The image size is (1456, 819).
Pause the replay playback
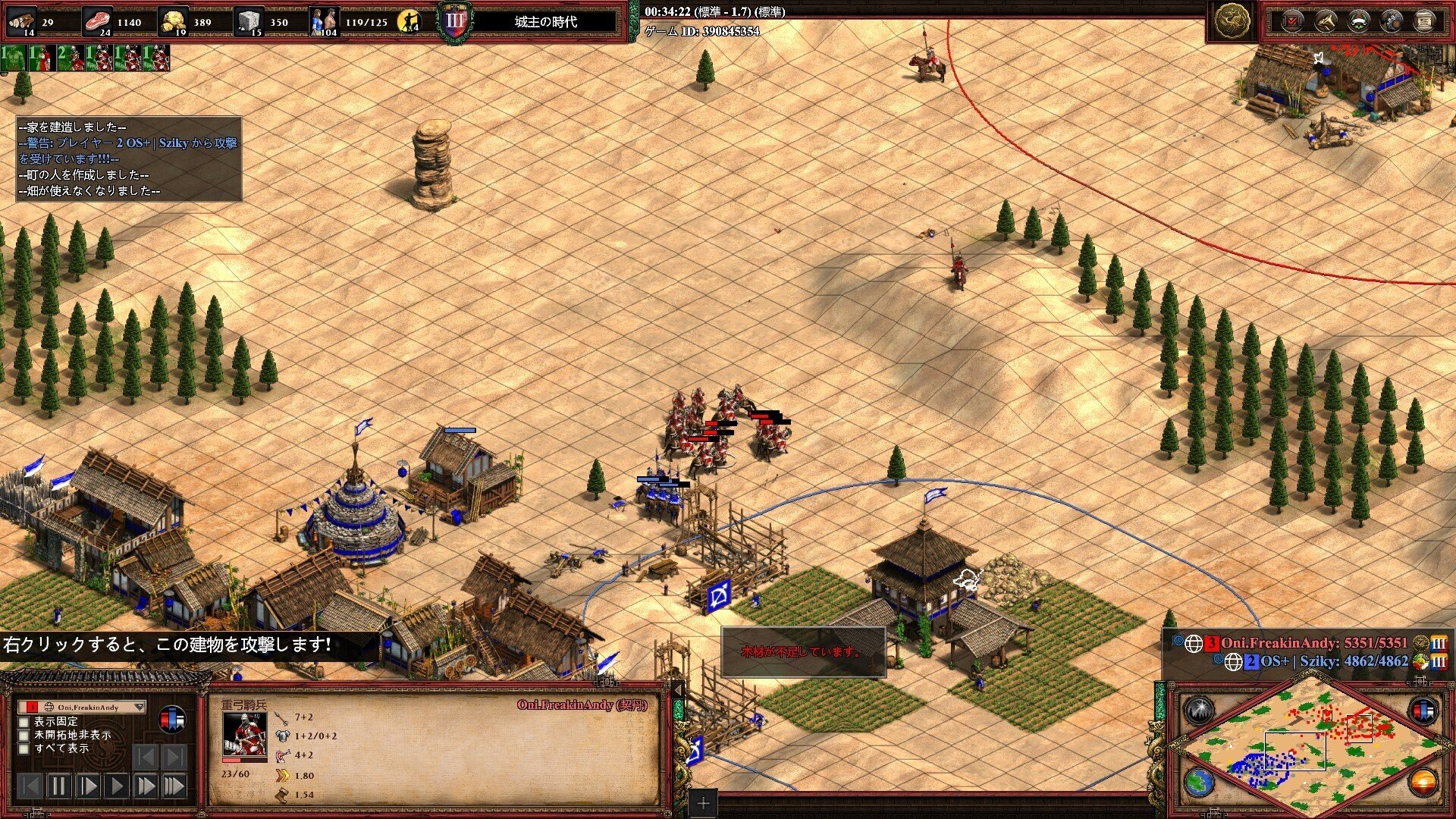point(59,786)
